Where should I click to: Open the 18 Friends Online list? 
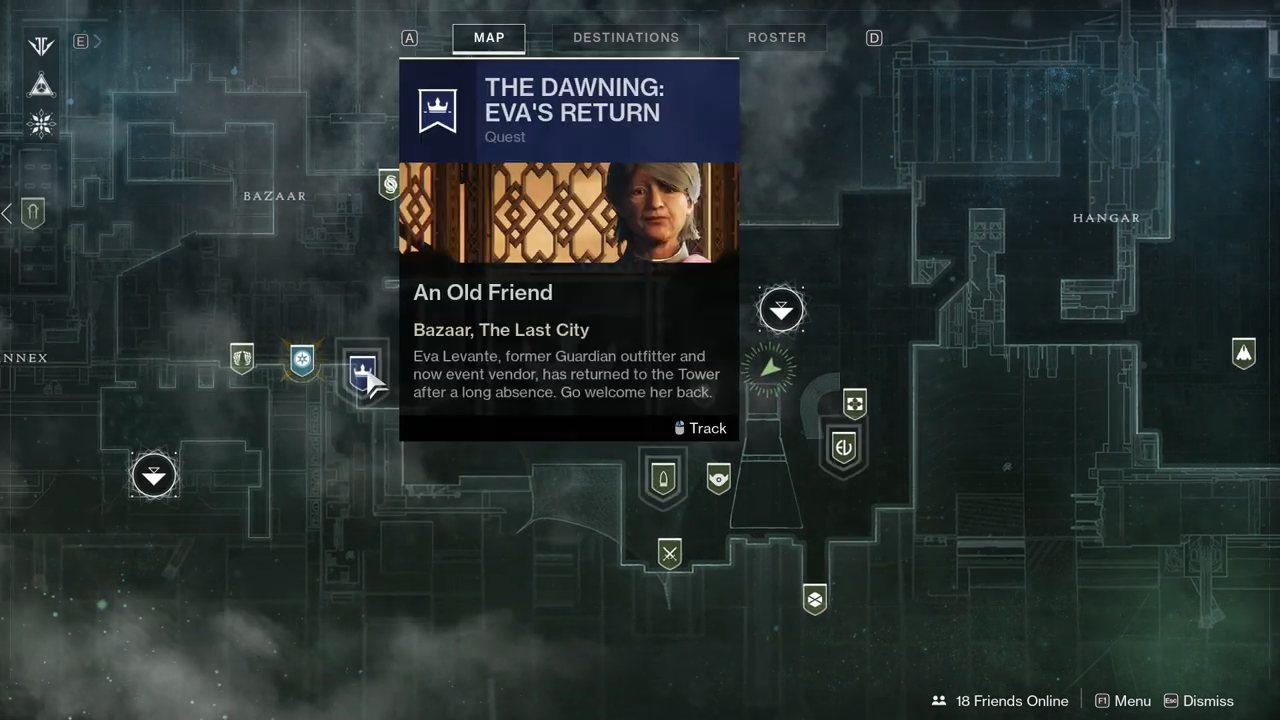(1000, 701)
